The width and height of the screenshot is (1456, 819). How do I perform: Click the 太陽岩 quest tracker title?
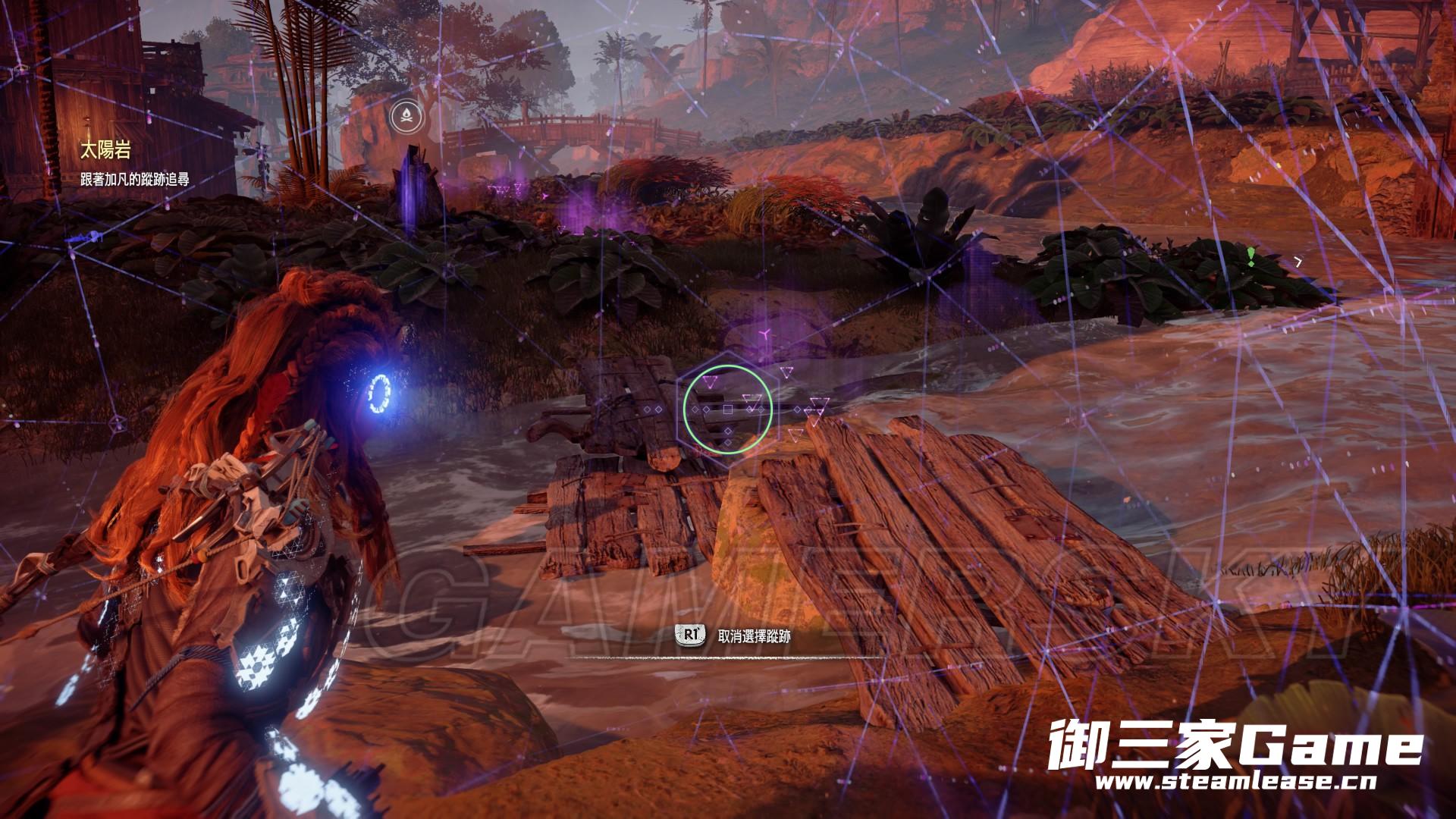tap(105, 151)
